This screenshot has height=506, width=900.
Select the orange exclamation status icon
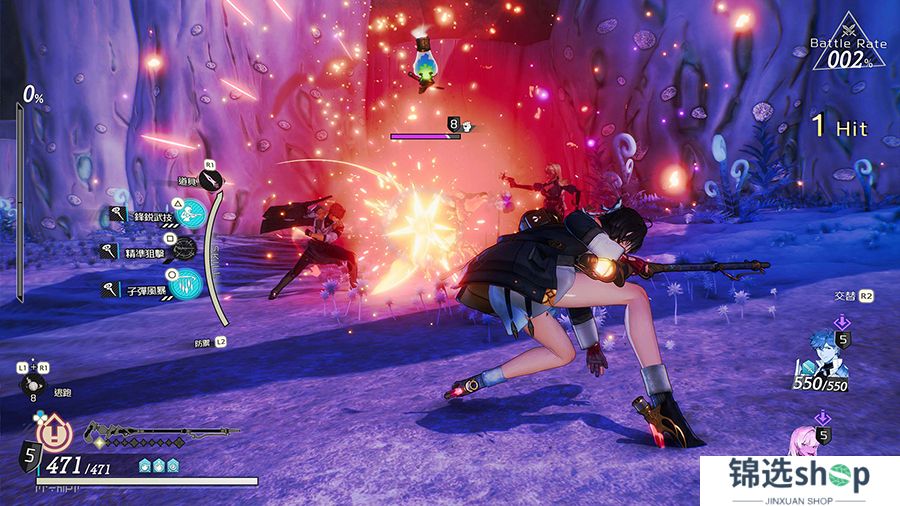[53, 430]
